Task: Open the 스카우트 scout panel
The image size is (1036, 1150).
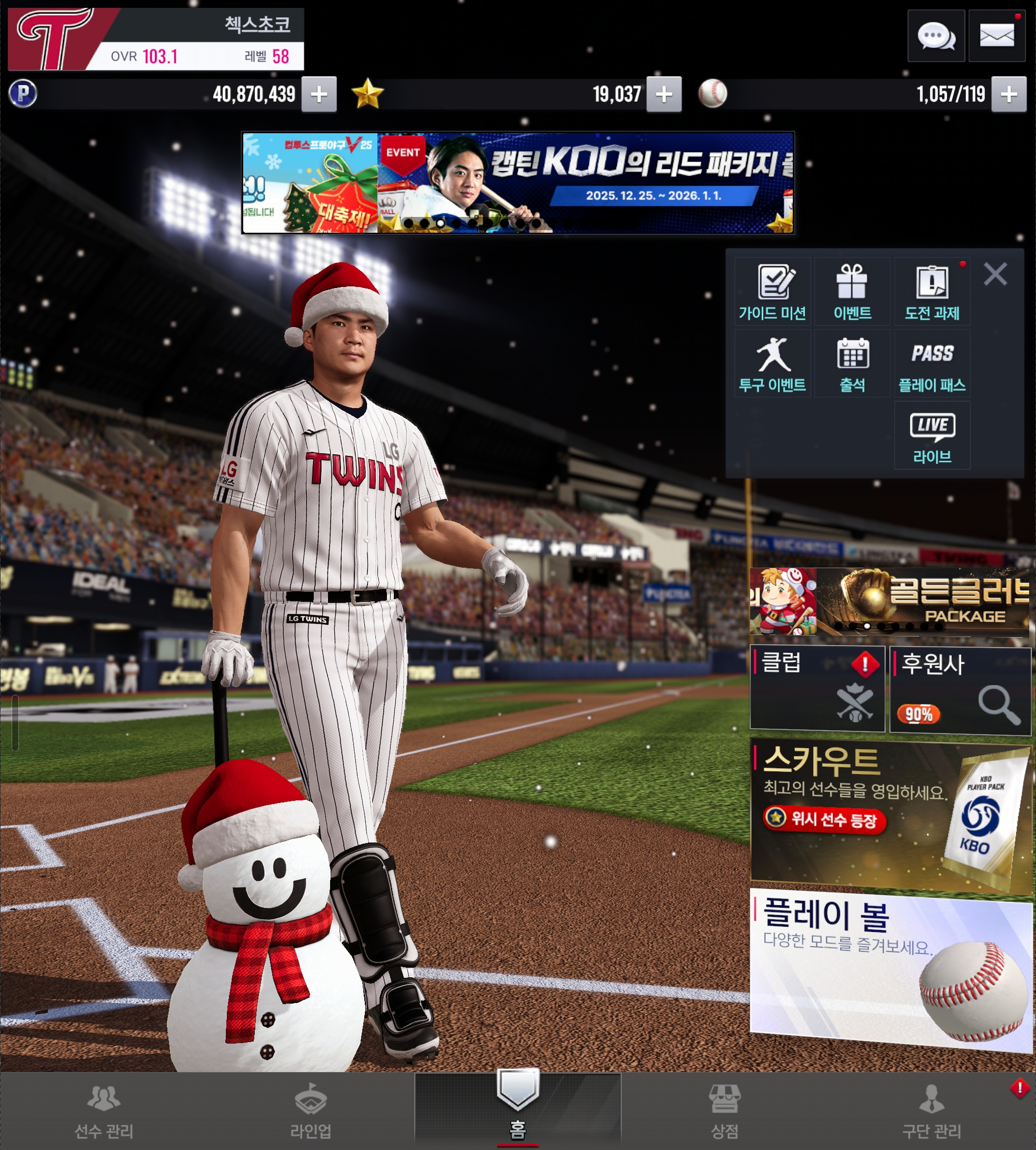Action: [891, 815]
